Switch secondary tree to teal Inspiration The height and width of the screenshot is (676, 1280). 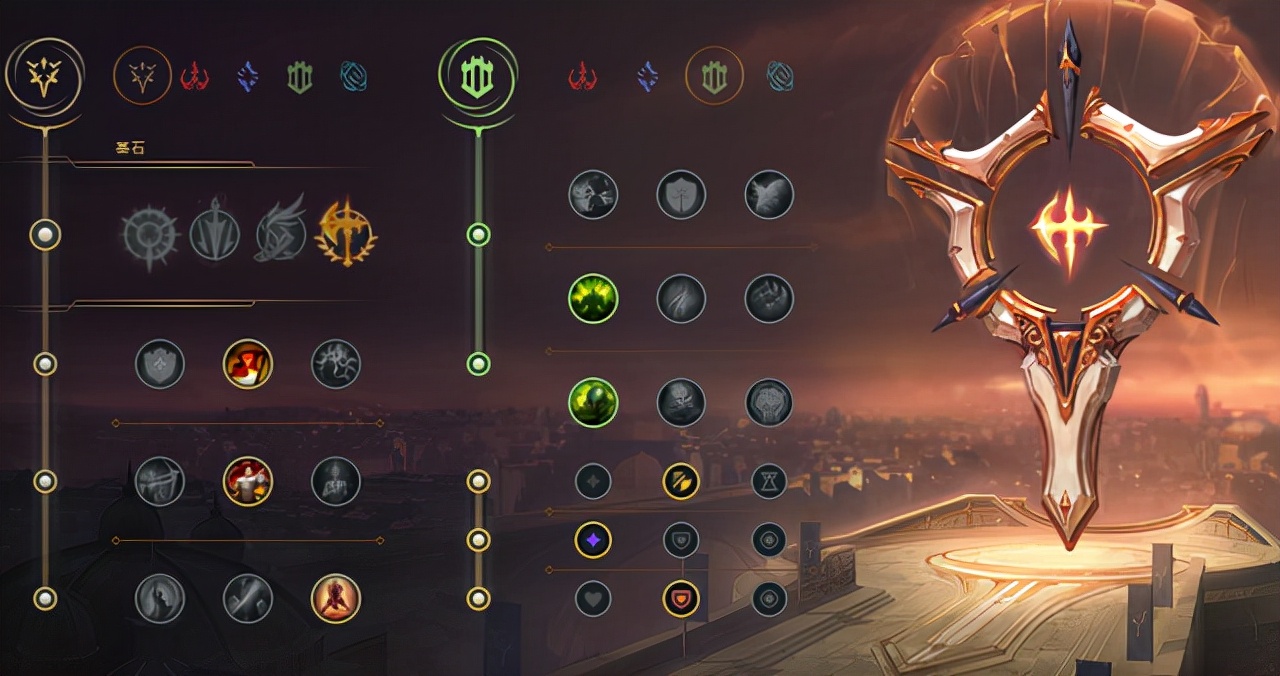[x=780, y=76]
